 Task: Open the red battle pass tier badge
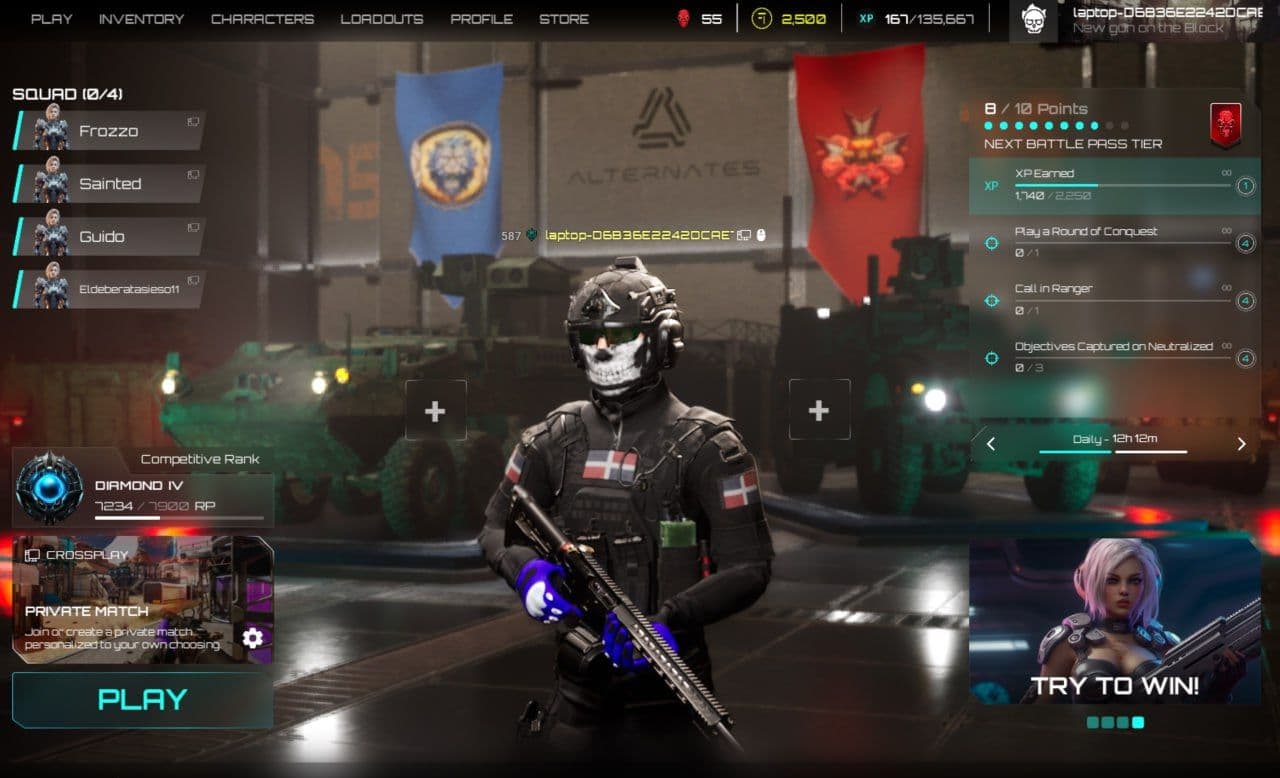click(x=1225, y=122)
